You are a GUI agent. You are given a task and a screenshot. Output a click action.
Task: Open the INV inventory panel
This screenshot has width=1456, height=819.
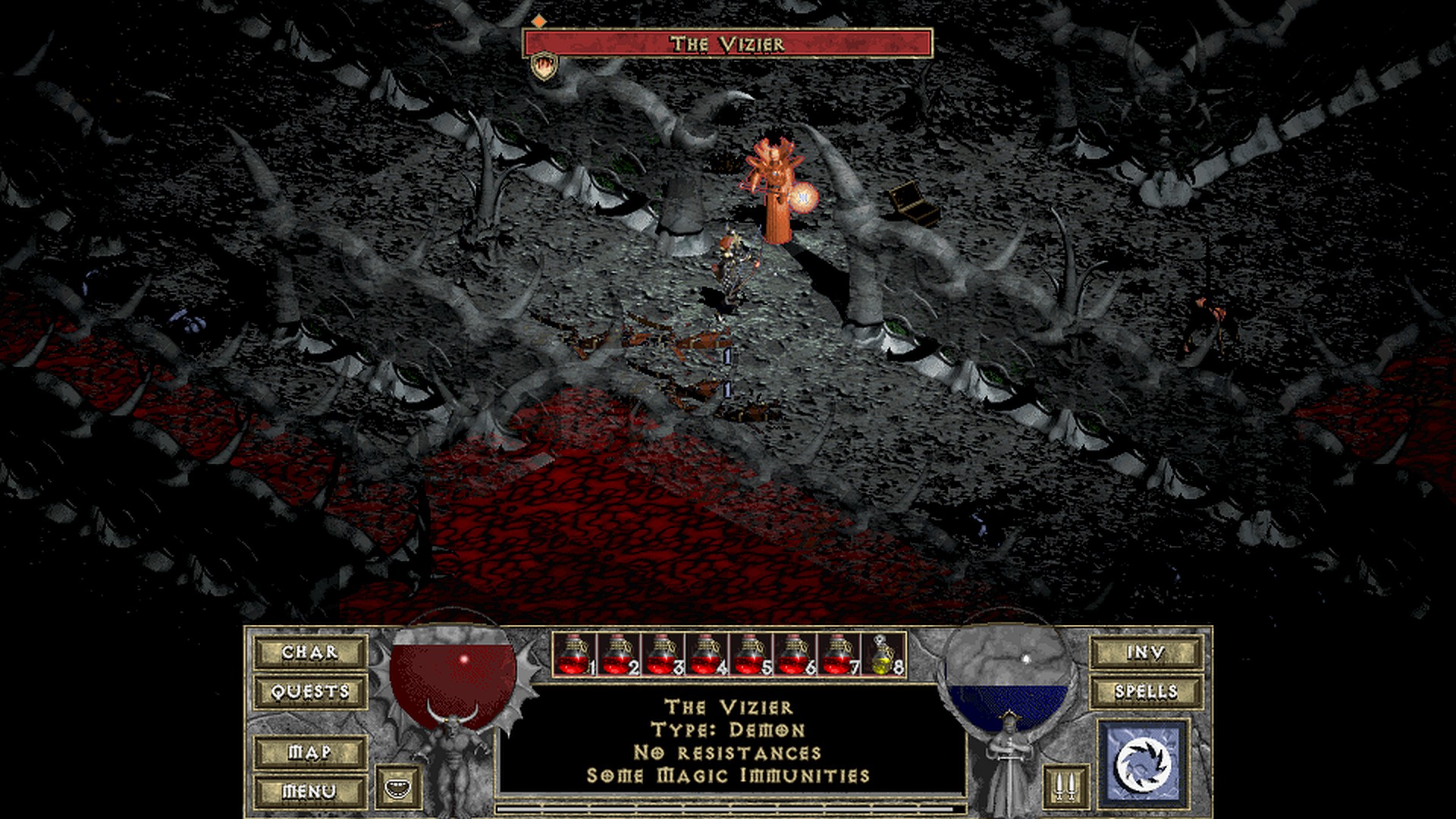click(x=1146, y=652)
